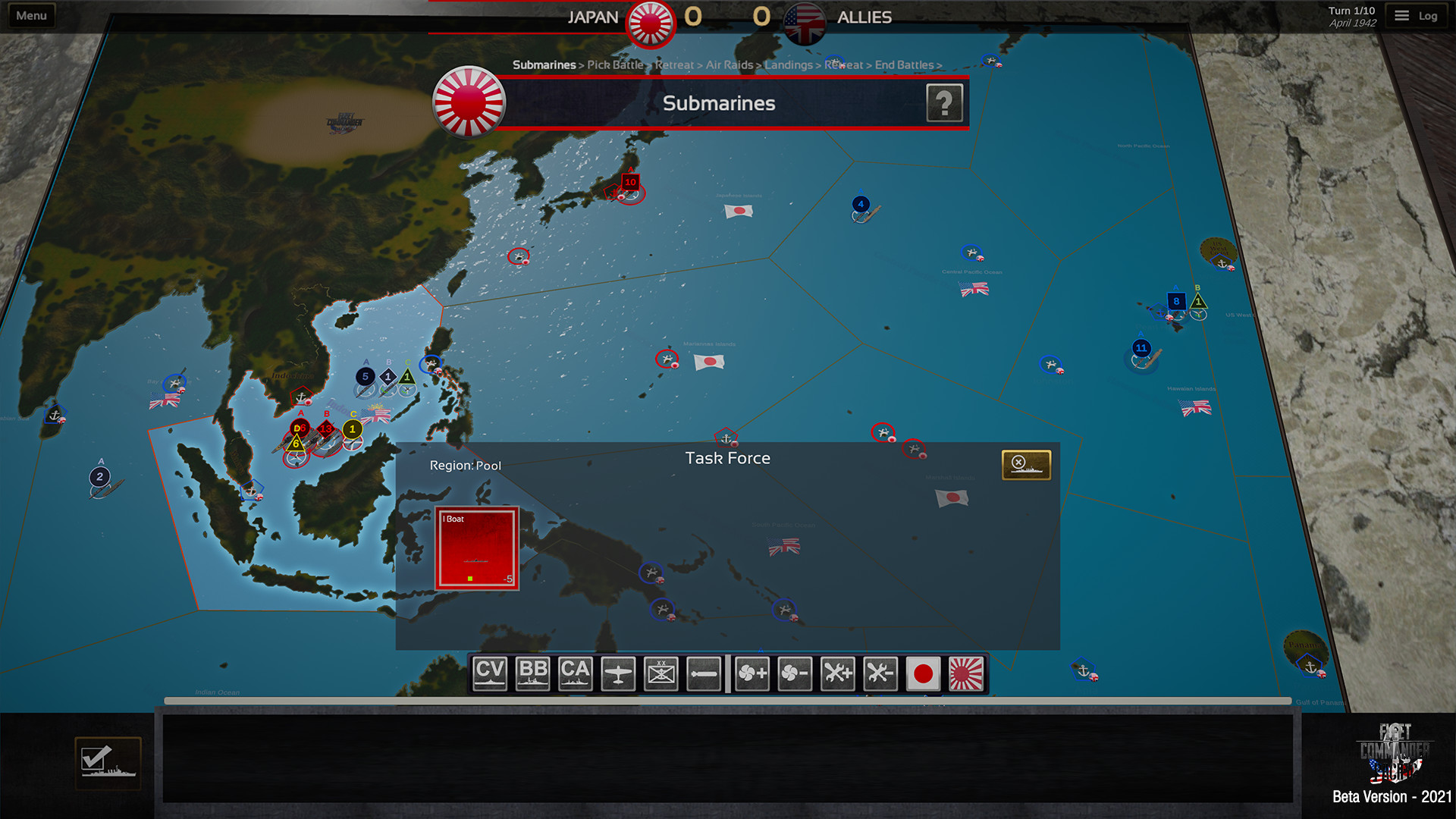
Task: Open the Pick Battle phase
Action: (616, 65)
